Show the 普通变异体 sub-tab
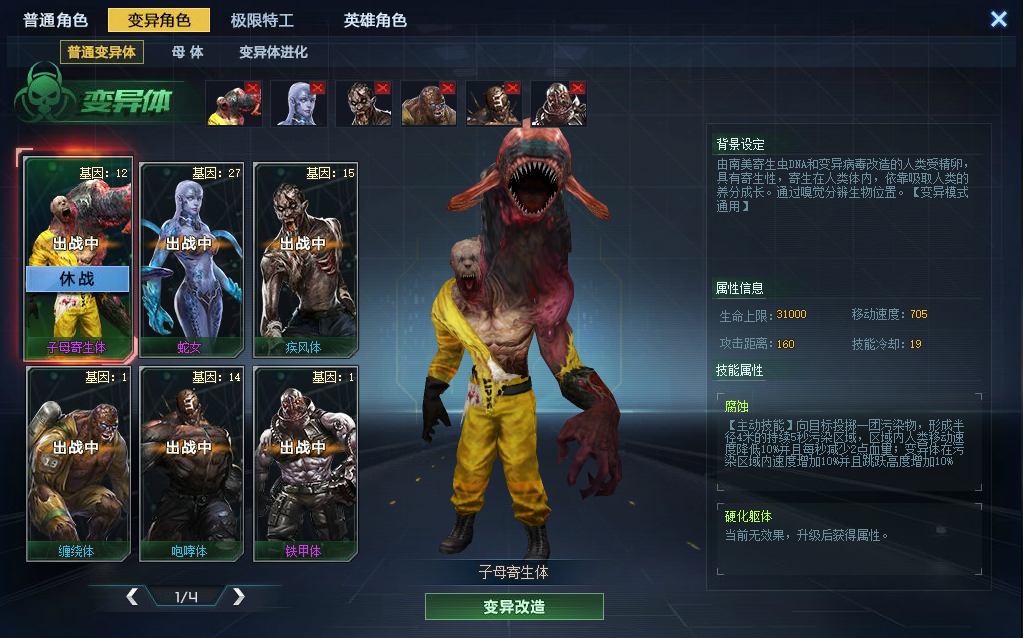Screen dimensions: 1023x638 [101, 52]
